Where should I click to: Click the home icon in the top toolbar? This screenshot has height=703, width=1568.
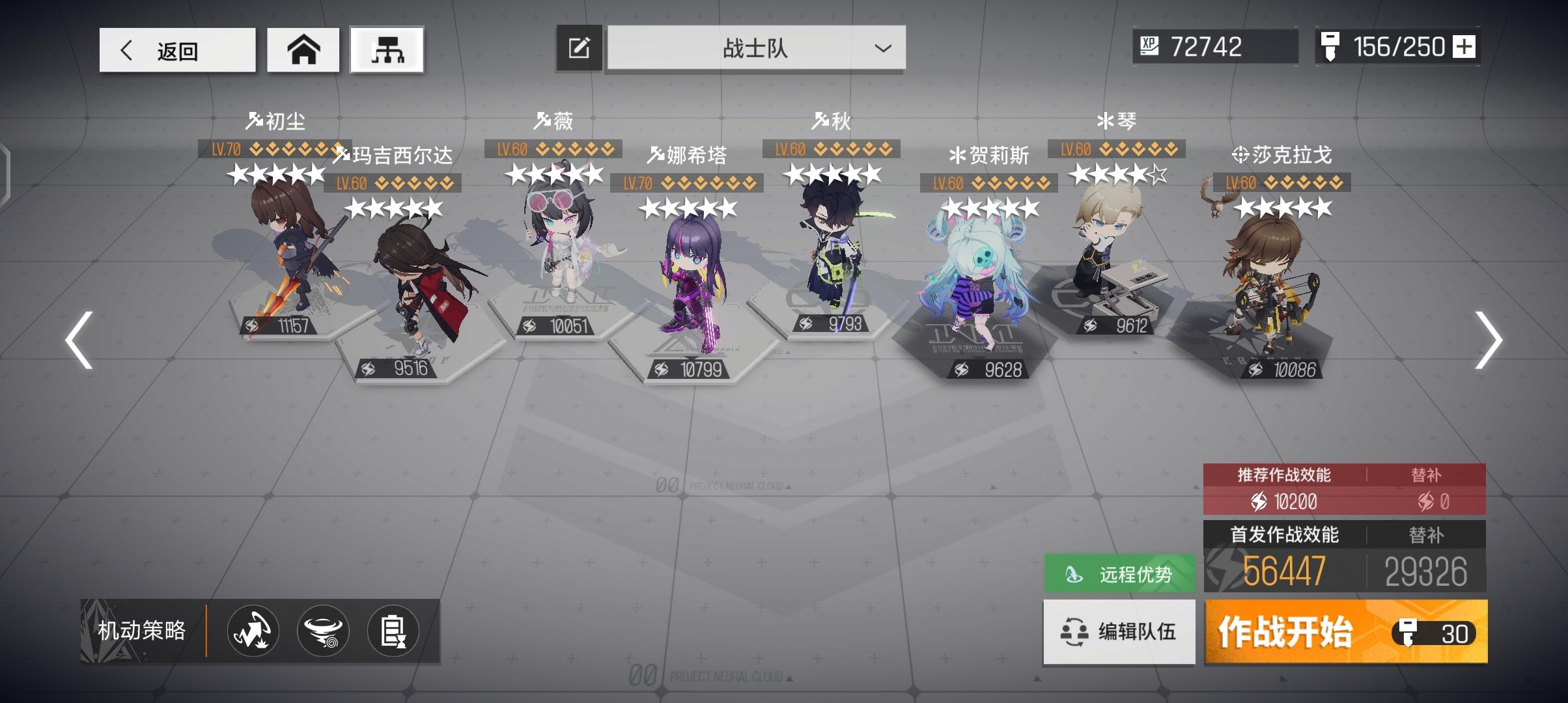[303, 49]
